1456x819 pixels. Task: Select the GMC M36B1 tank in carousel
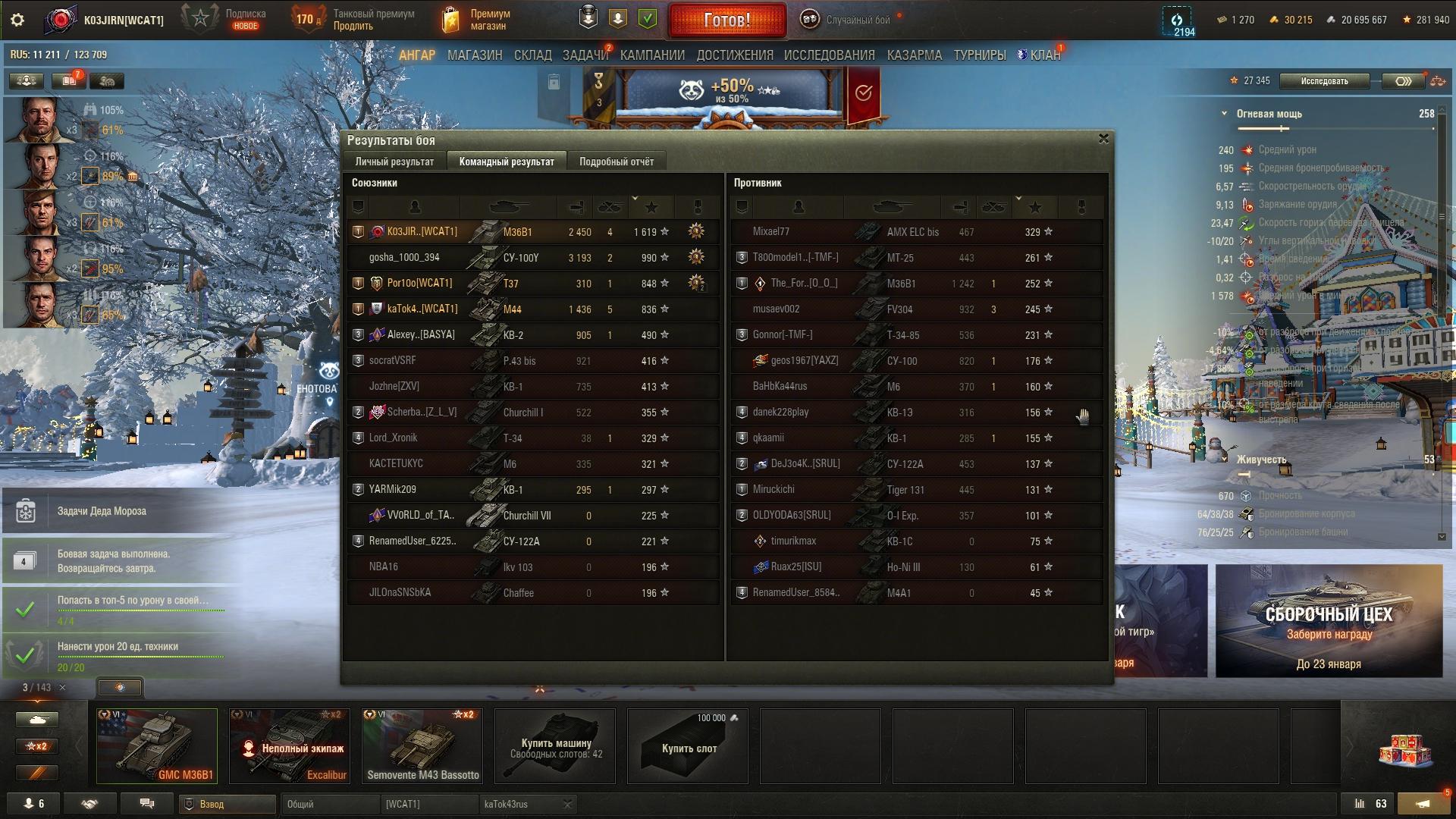click(157, 745)
